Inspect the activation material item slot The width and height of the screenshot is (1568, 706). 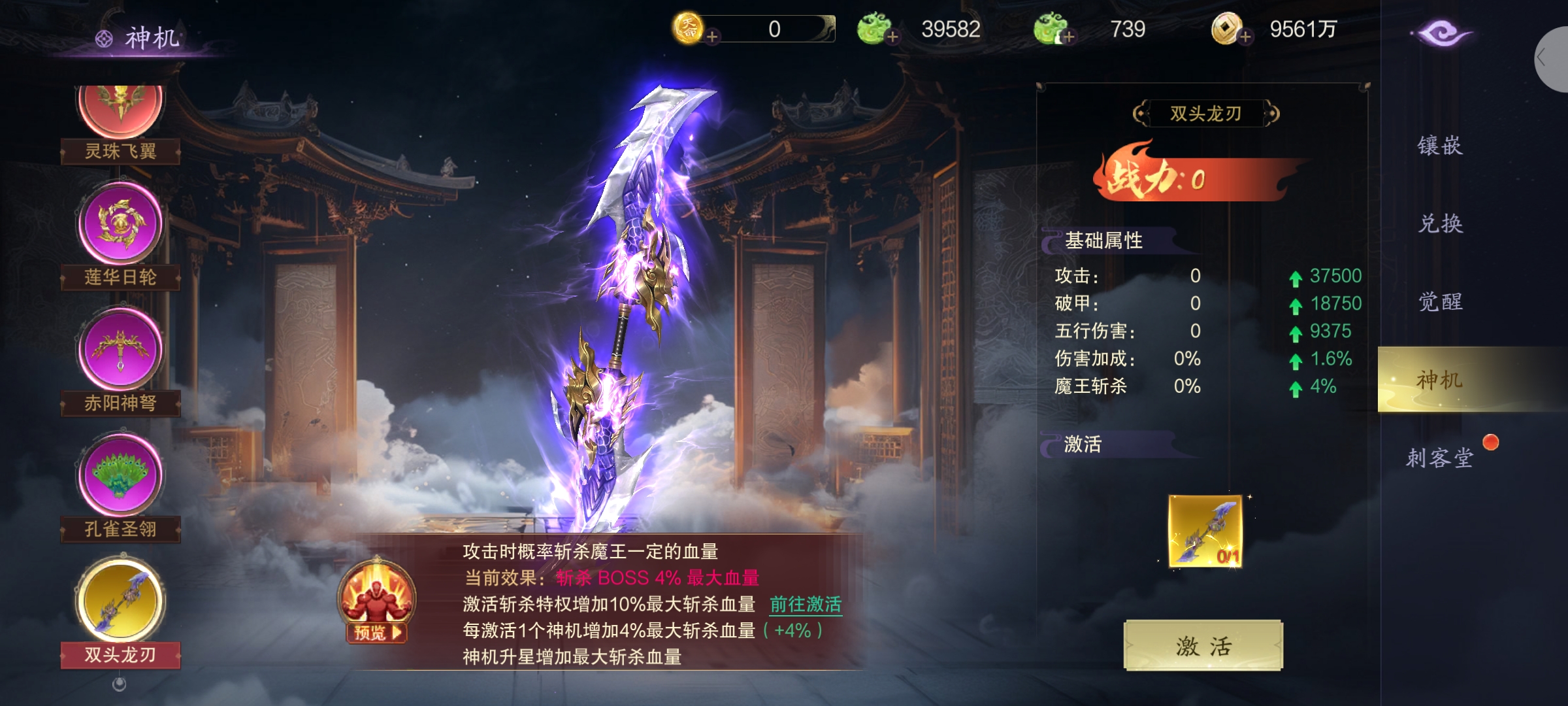pyautogui.click(x=1205, y=531)
